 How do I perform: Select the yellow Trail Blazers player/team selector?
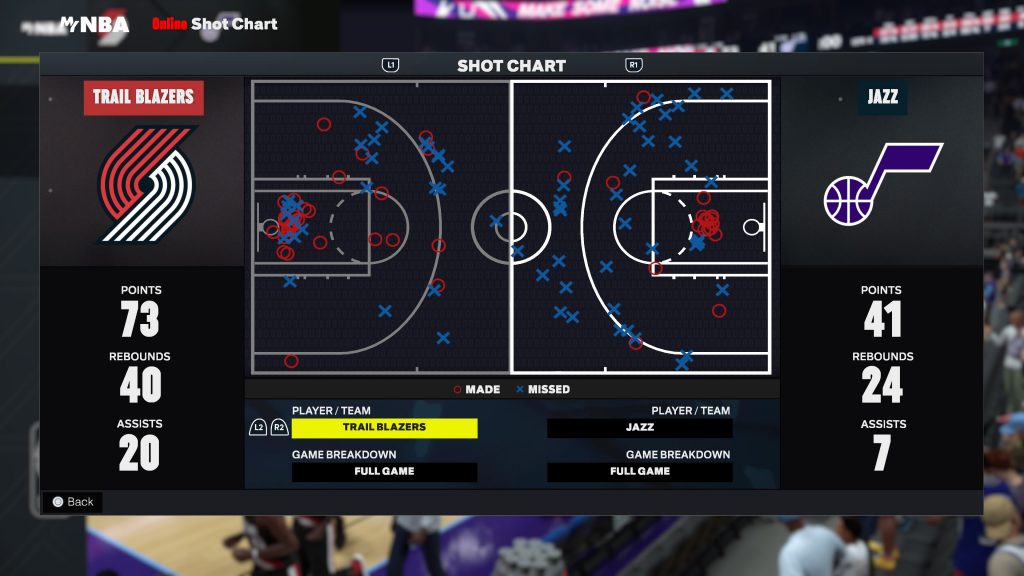pos(384,427)
